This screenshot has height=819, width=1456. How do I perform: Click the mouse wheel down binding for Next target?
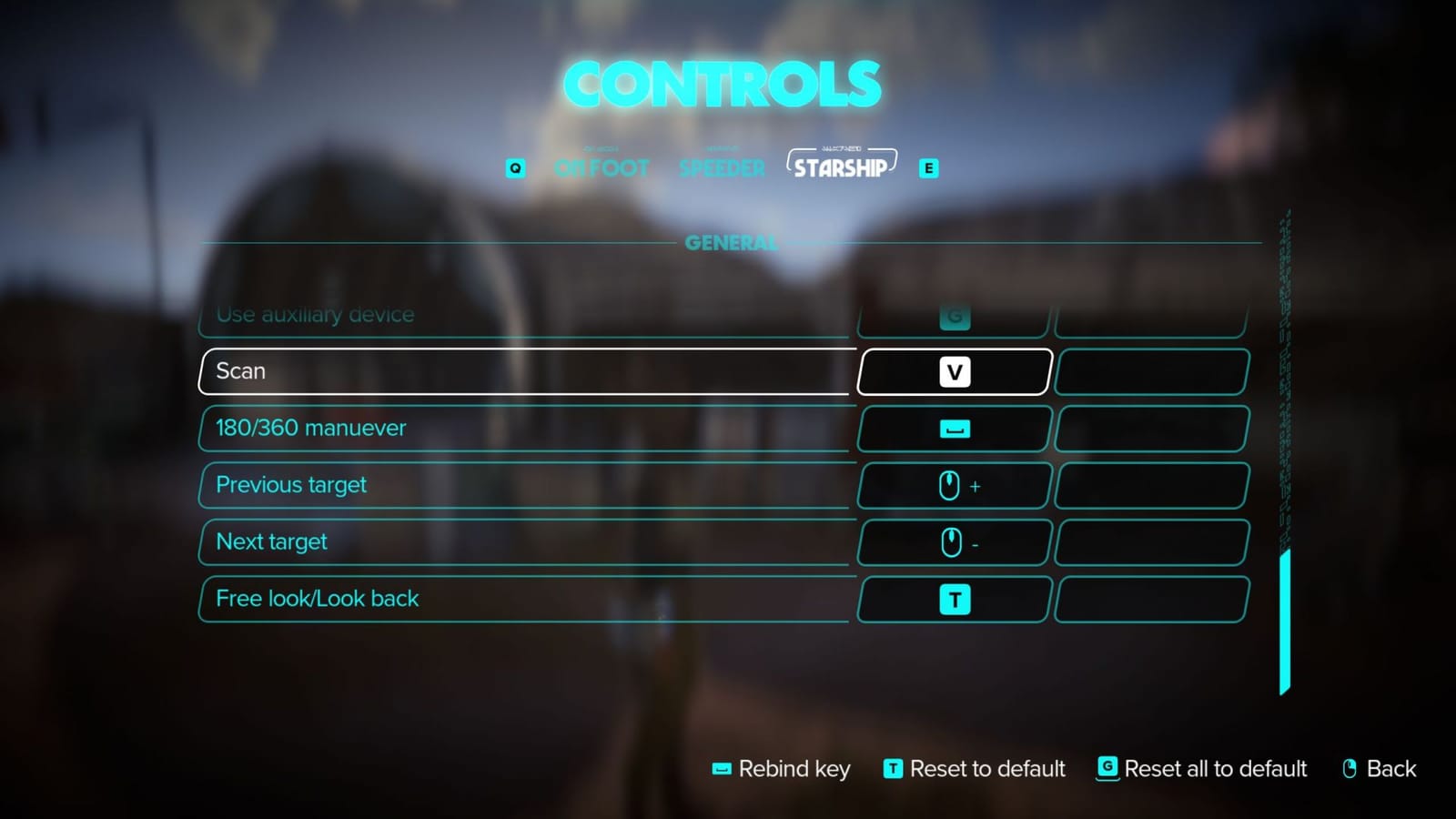(x=953, y=542)
